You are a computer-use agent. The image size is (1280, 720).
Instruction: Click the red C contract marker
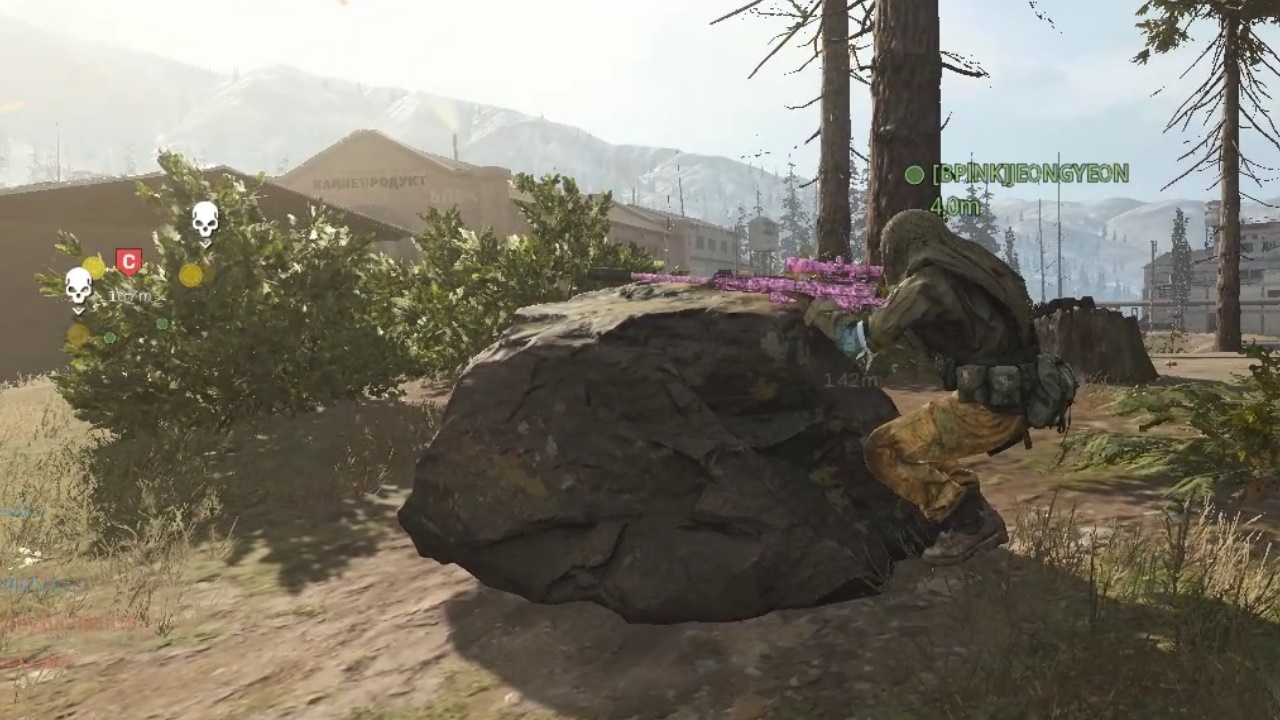[129, 259]
